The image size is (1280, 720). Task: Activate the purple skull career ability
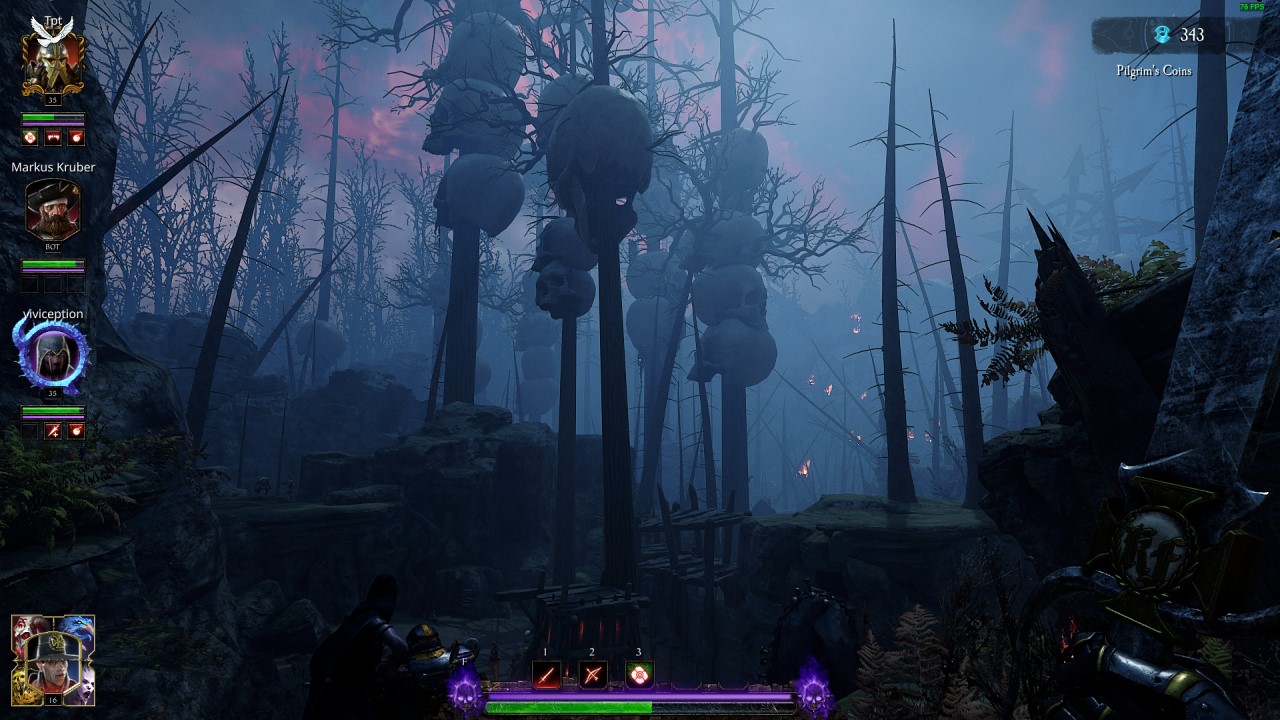click(464, 690)
